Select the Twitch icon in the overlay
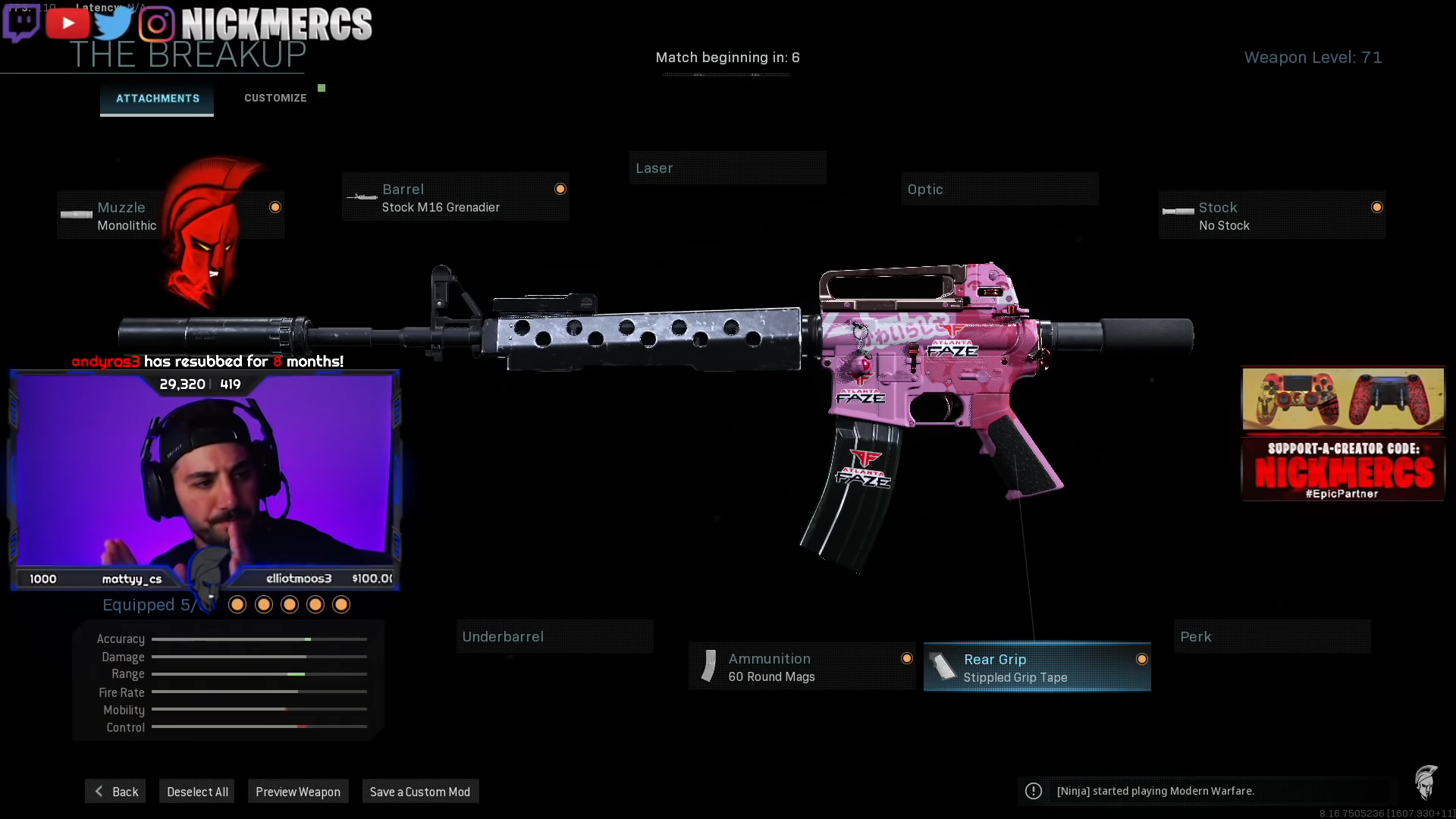 pyautogui.click(x=23, y=22)
